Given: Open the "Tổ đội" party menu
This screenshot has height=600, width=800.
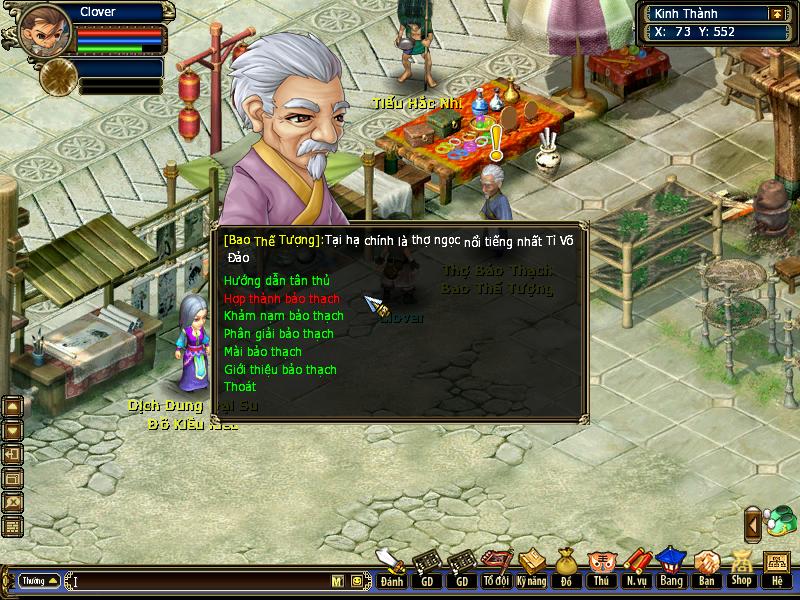Looking at the screenshot, I should point(496,568).
